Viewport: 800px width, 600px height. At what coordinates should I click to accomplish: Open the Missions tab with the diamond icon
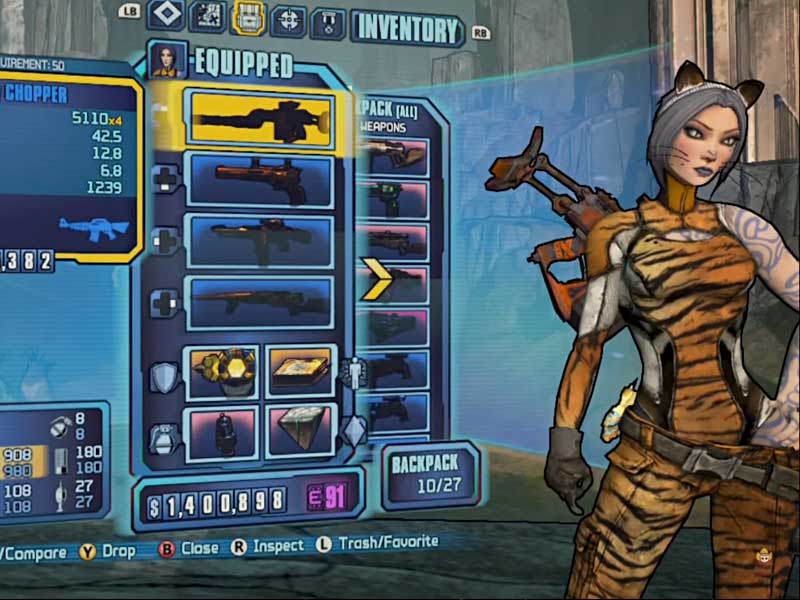click(165, 15)
